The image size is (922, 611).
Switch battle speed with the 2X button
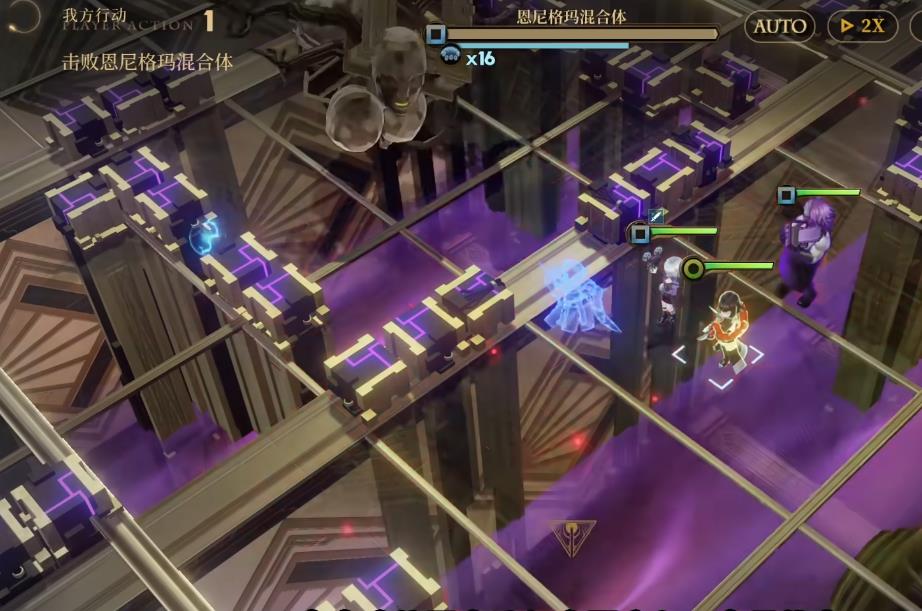click(862, 26)
